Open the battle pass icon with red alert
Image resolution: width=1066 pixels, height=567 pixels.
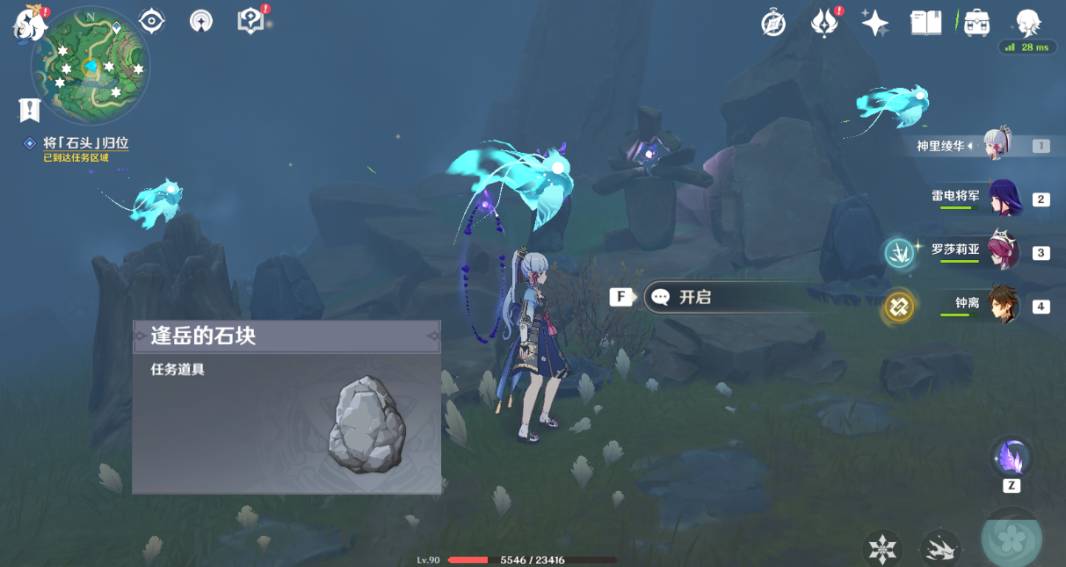pyautogui.click(x=824, y=23)
